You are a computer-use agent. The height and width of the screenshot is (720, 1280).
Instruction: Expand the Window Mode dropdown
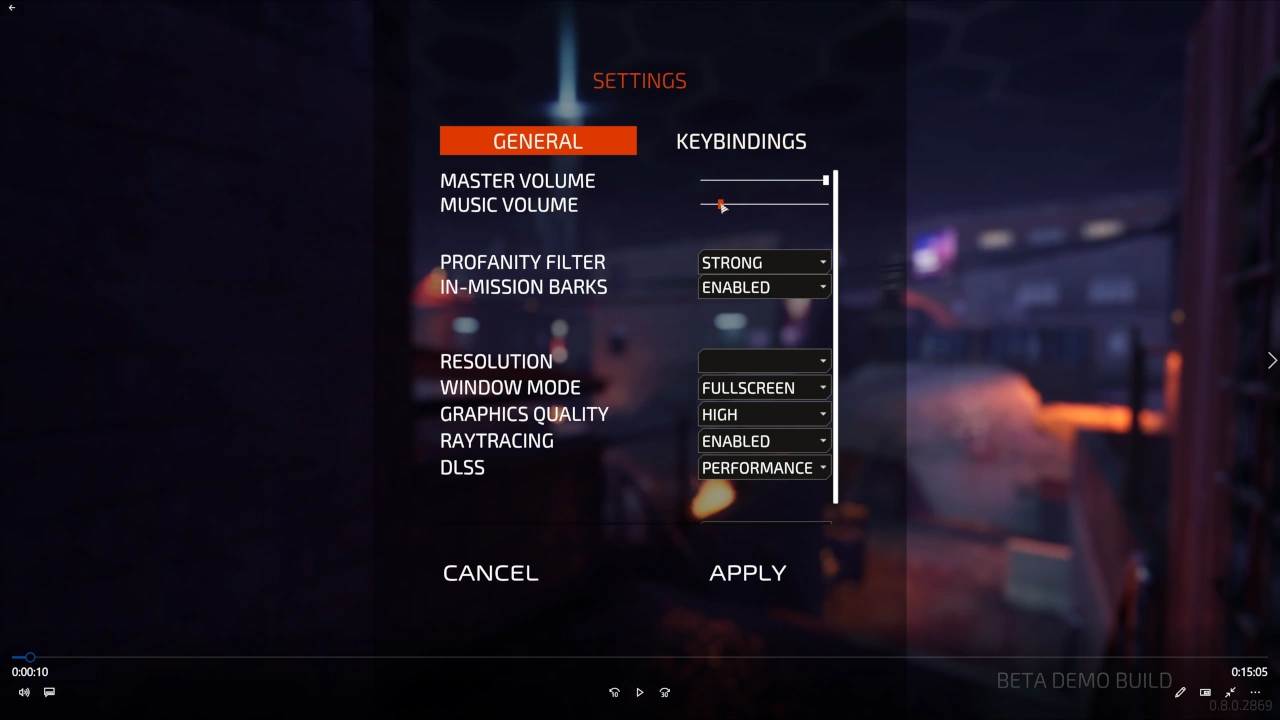click(763, 387)
